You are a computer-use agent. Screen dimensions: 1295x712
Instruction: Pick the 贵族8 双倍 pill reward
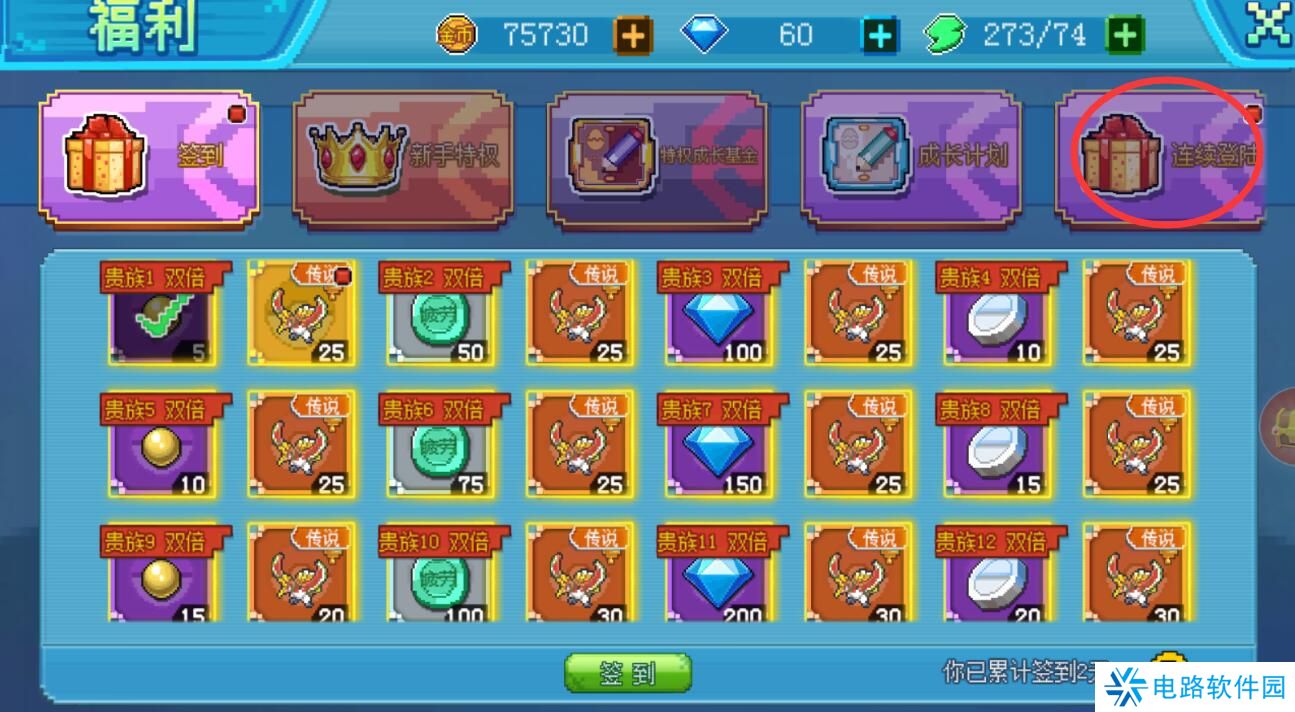click(x=997, y=450)
